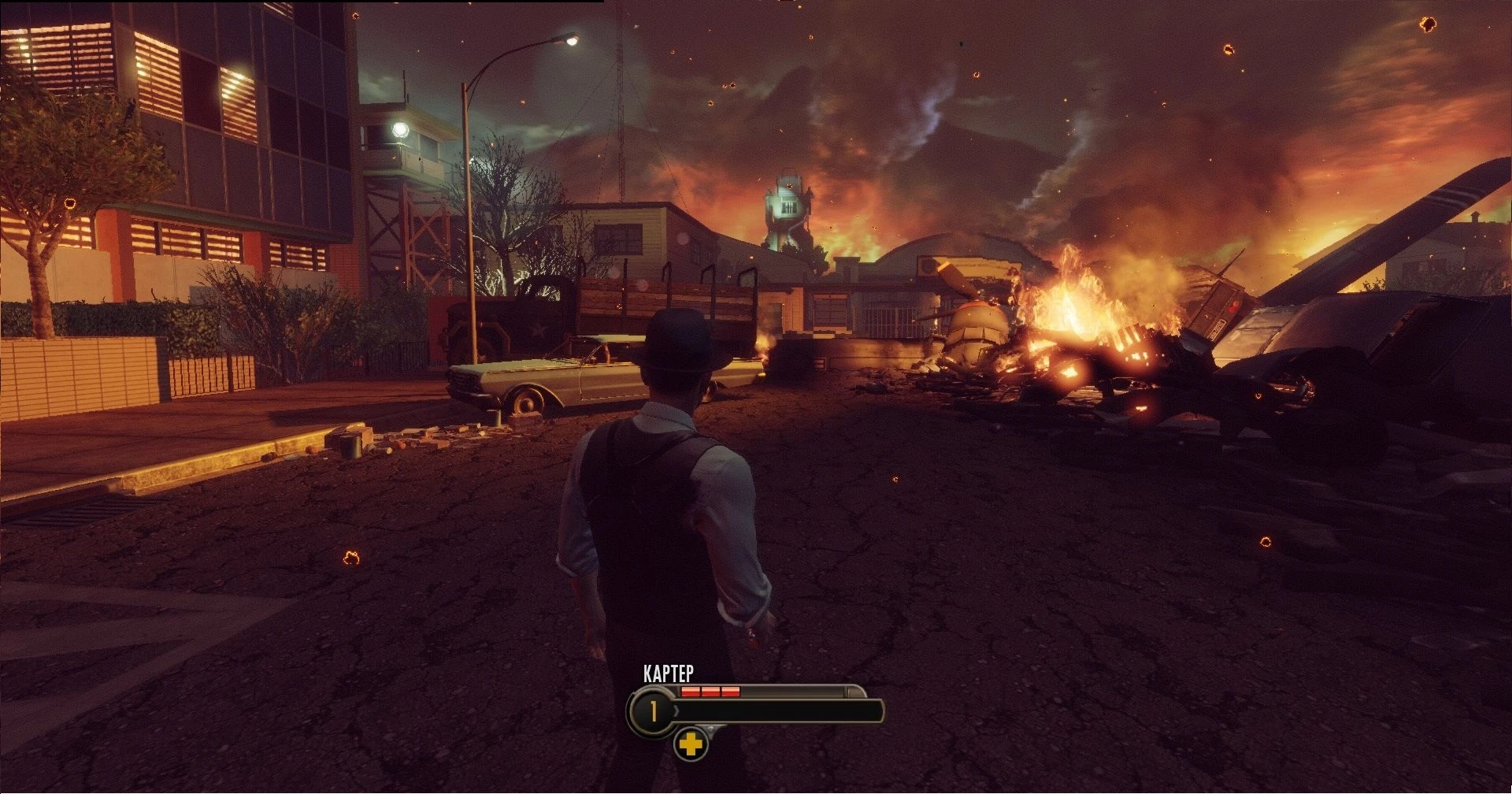Click the star emblem on the truck door

pos(538,329)
